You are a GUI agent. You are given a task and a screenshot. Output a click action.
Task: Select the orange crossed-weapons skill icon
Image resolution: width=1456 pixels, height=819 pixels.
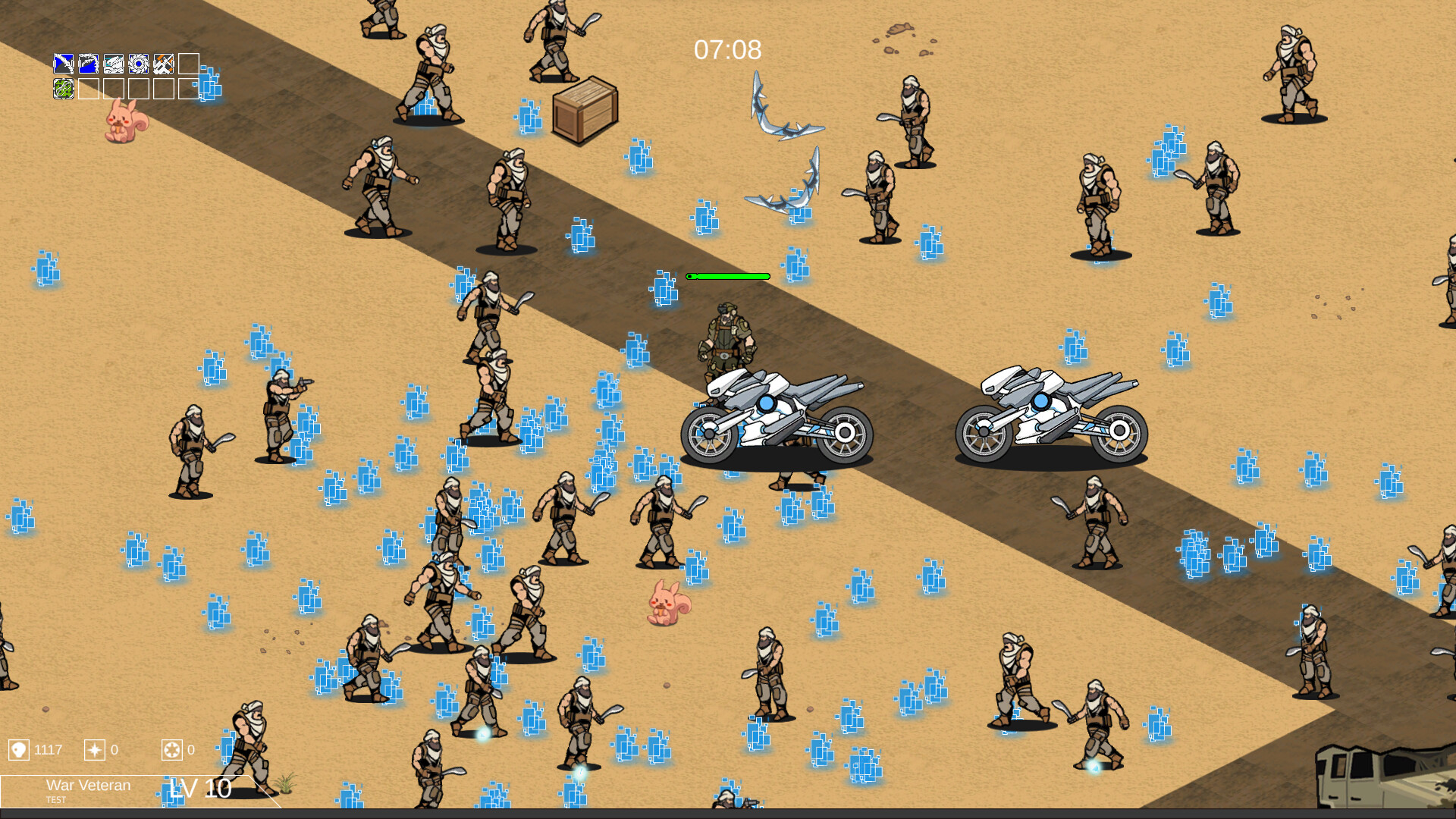click(x=163, y=63)
